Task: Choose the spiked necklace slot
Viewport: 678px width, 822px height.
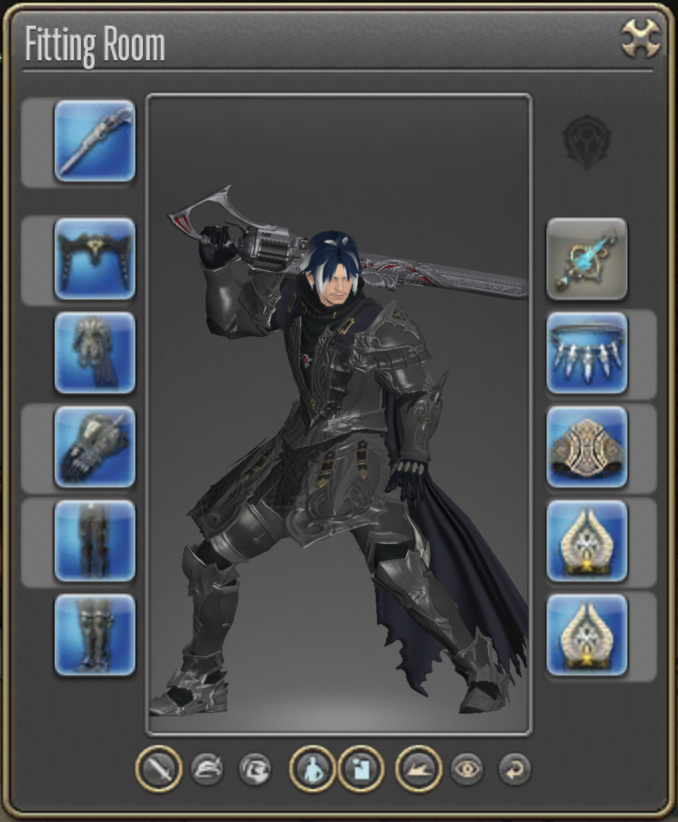Action: coord(587,353)
